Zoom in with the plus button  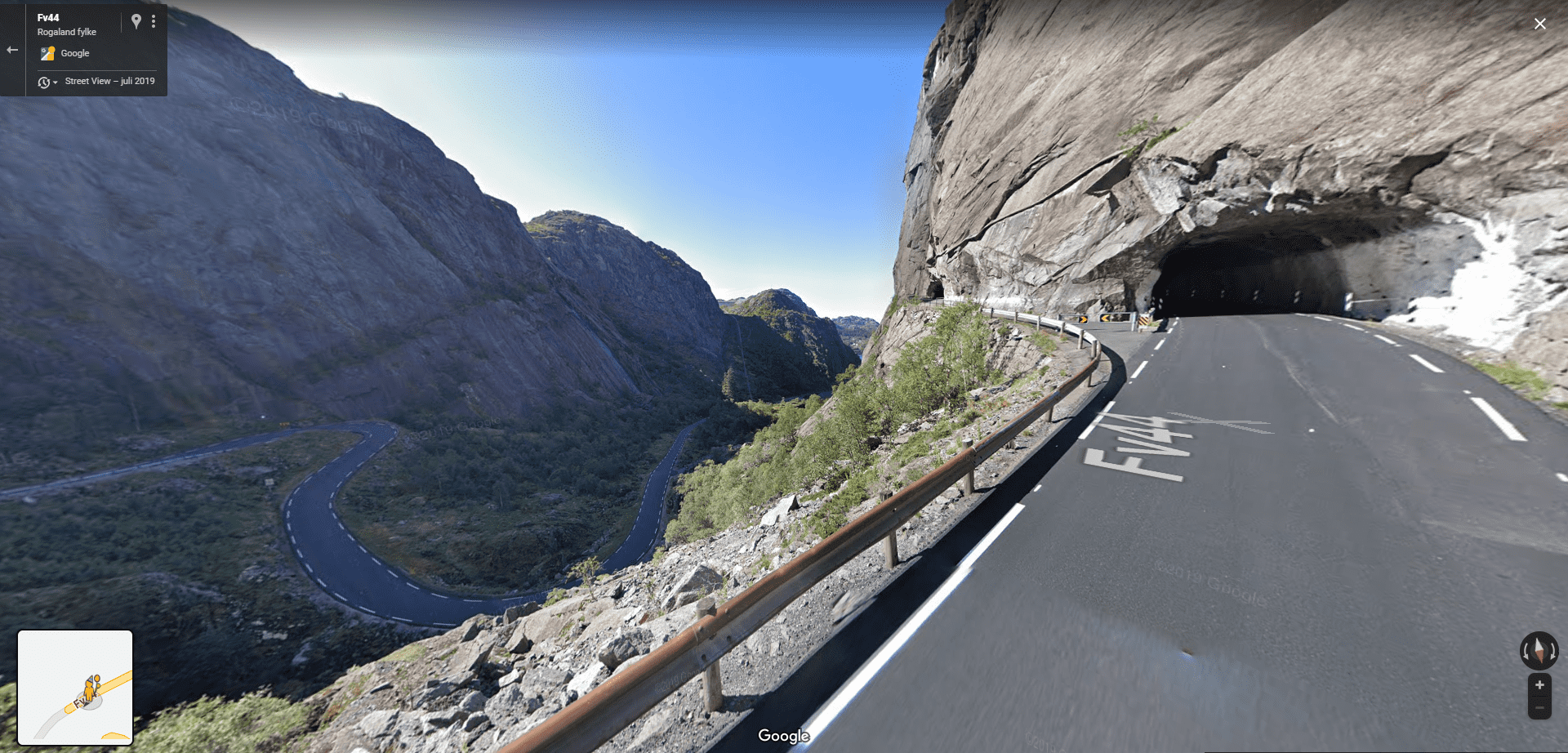tap(1539, 685)
